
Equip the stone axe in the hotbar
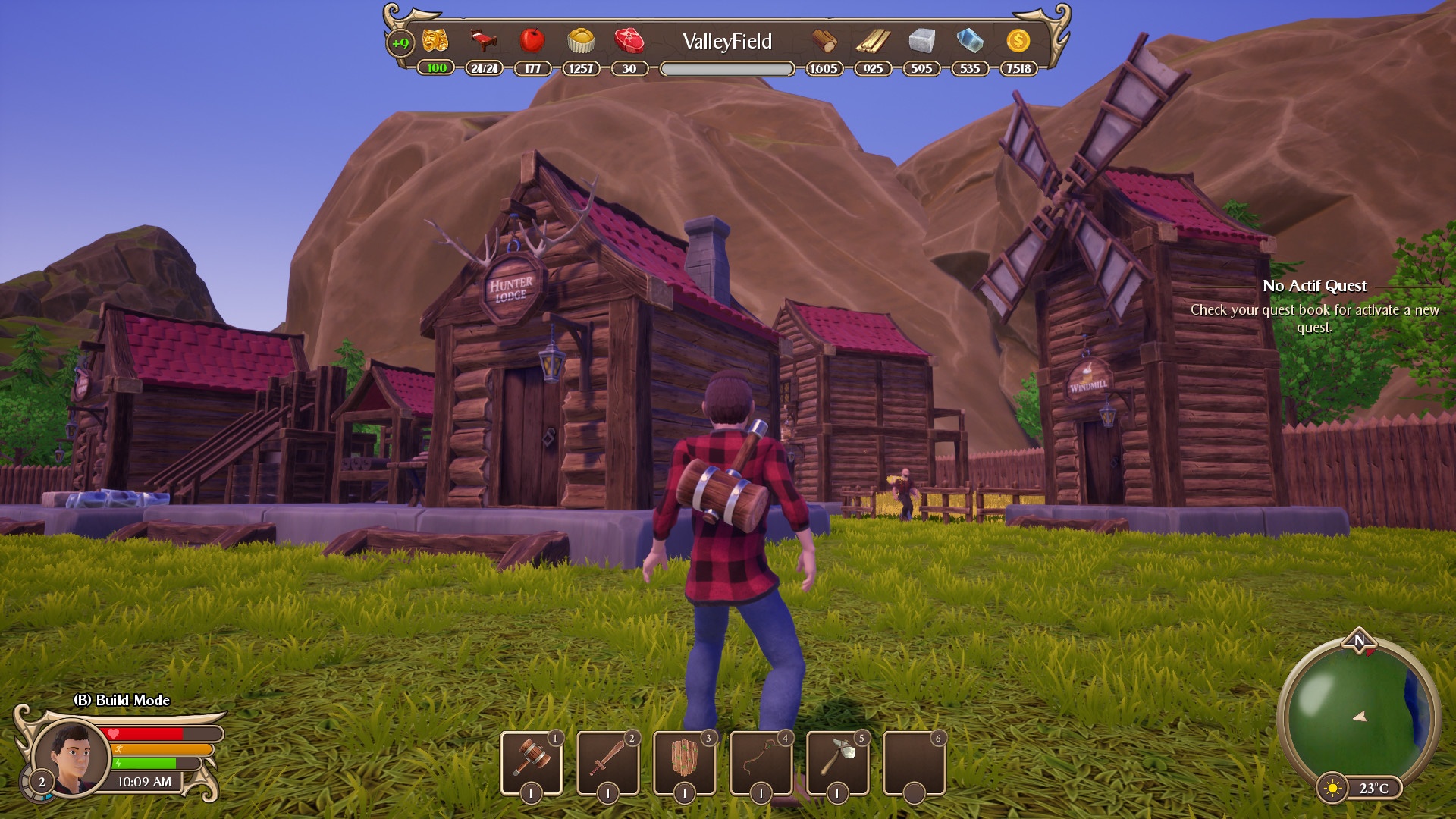click(838, 760)
